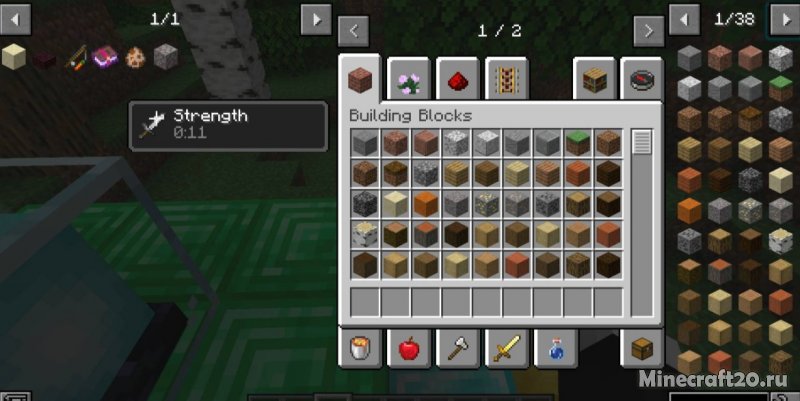Show the chest Survival Inventory tab

[641, 349]
